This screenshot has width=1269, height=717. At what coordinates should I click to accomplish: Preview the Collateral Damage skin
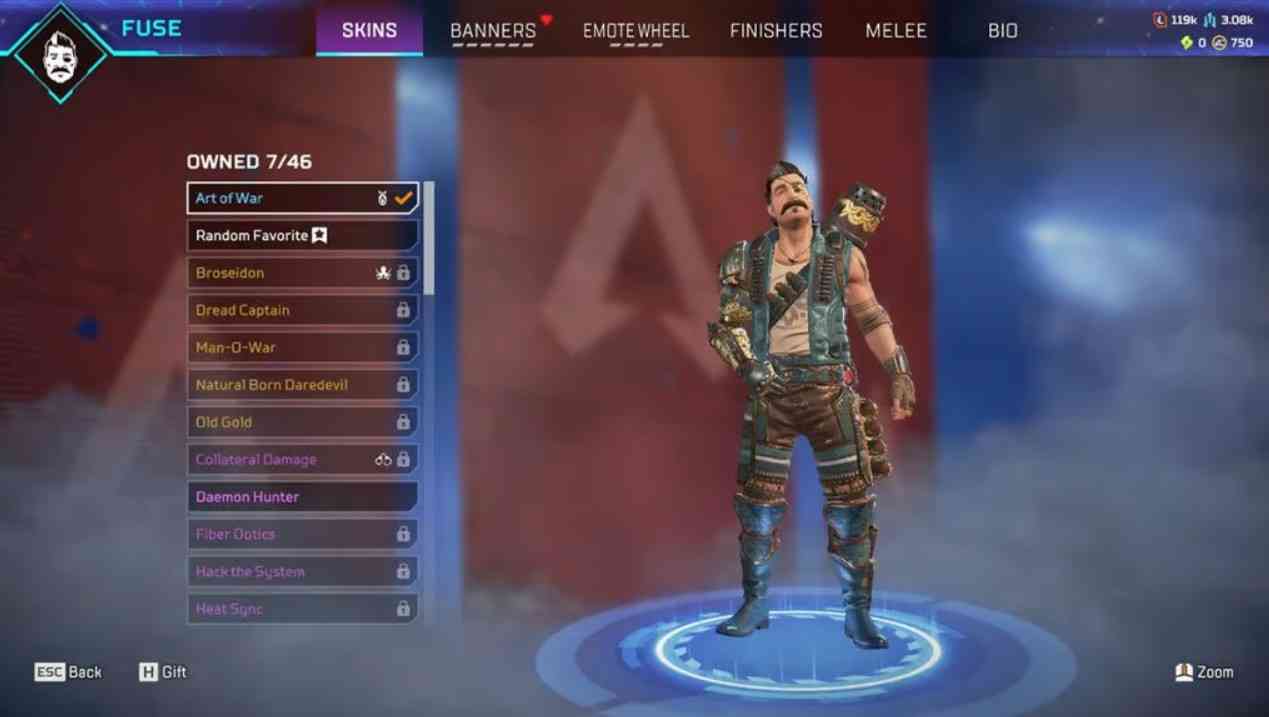302,460
